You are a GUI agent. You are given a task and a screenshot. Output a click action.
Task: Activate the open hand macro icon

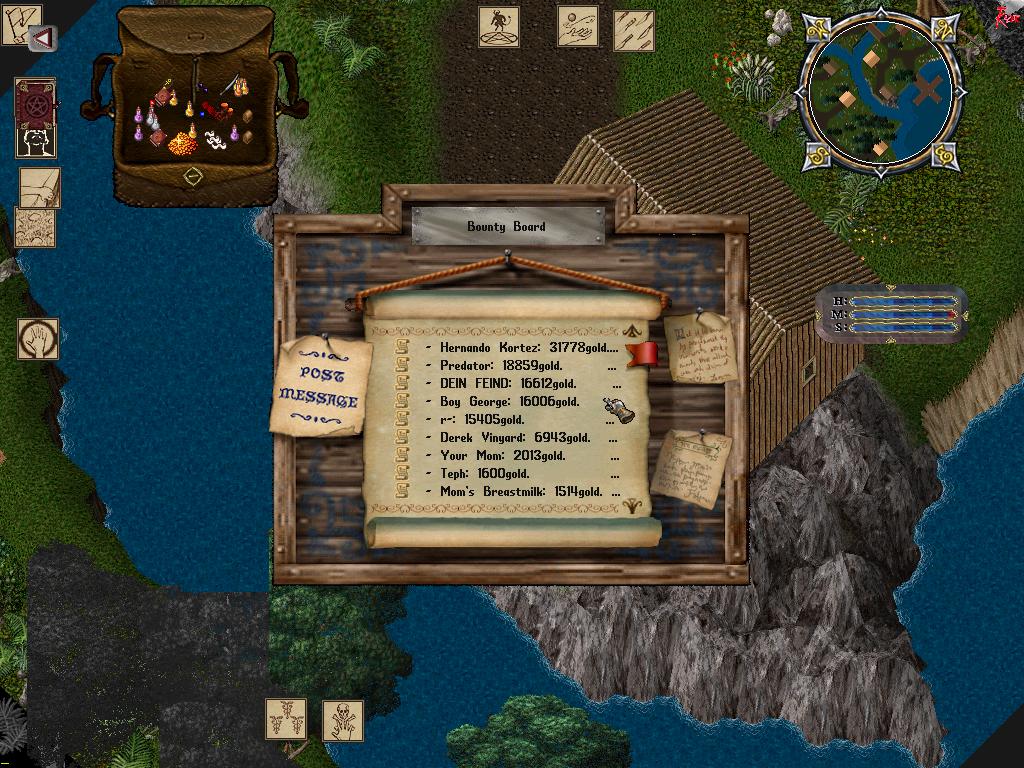click(37, 339)
